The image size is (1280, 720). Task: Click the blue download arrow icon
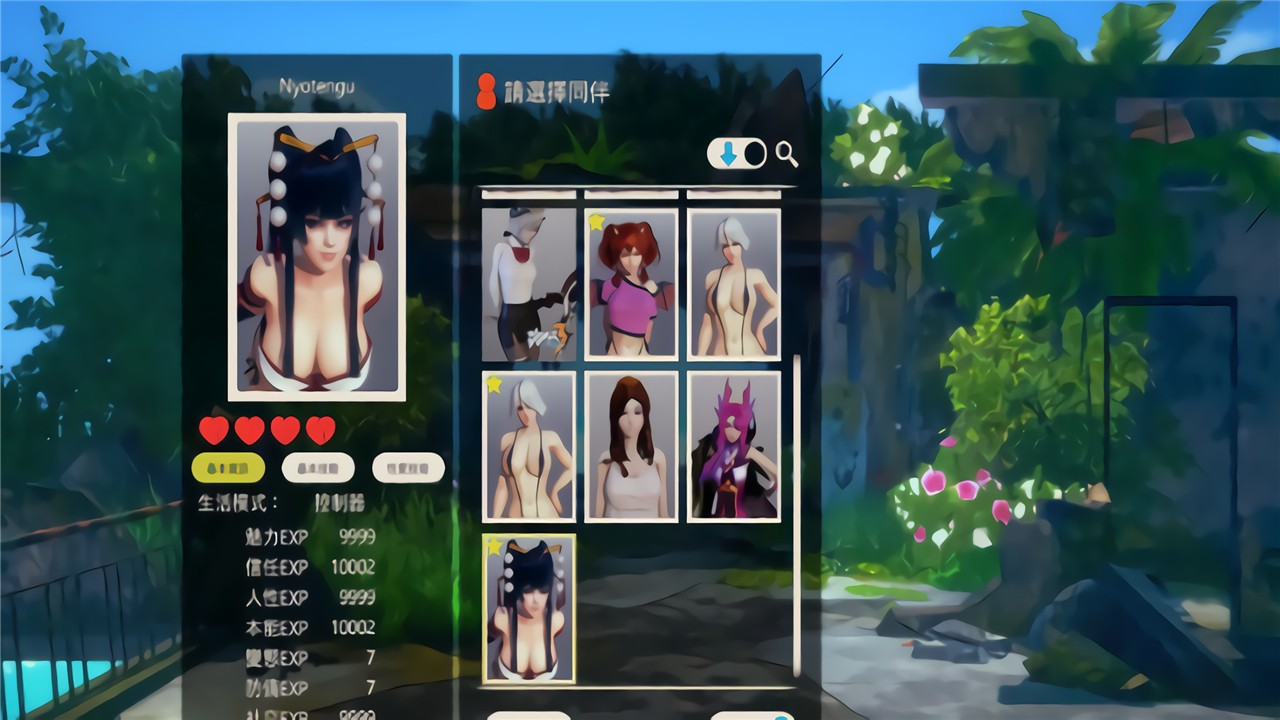point(727,153)
